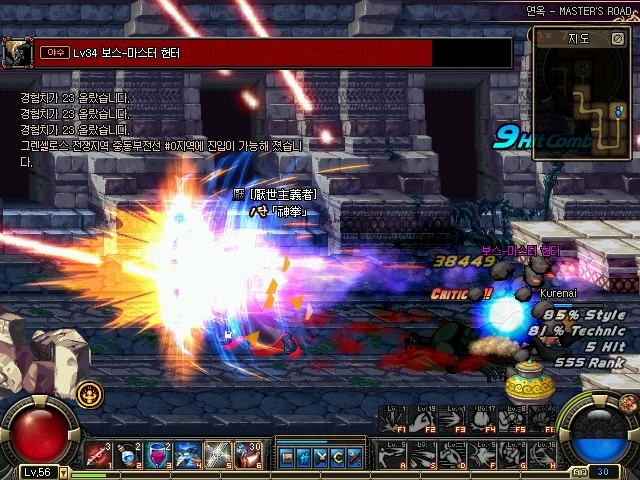Click the yellow C menu button
The width and height of the screenshot is (640, 480).
pyautogui.click(x=337, y=457)
